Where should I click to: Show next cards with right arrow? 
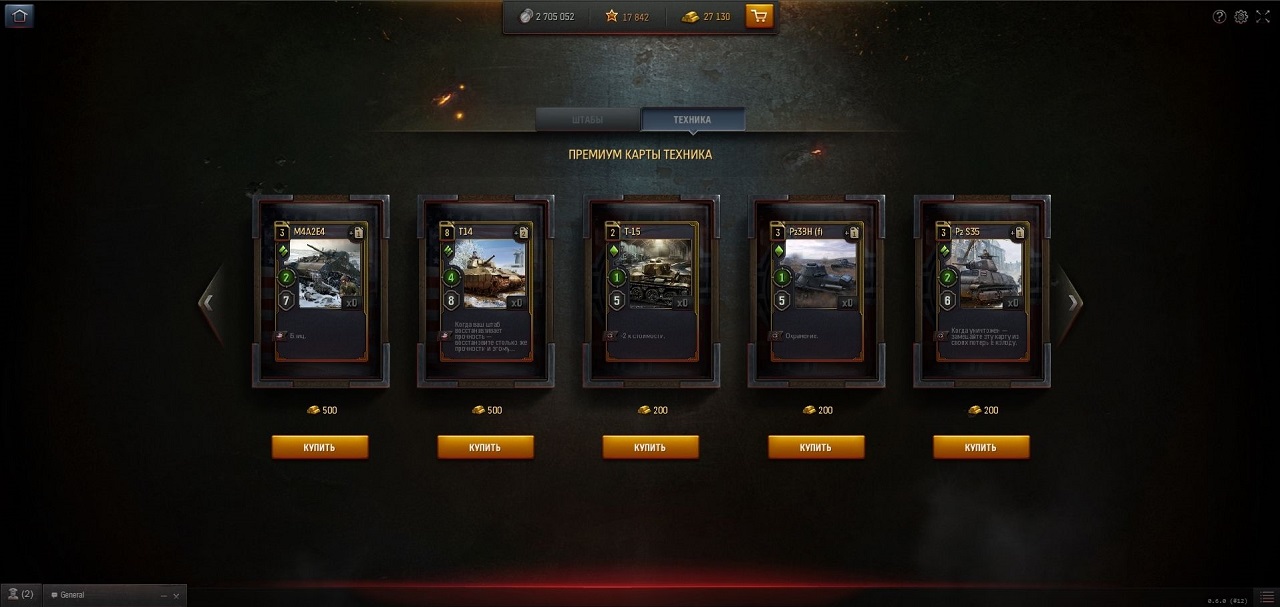pyautogui.click(x=1073, y=302)
